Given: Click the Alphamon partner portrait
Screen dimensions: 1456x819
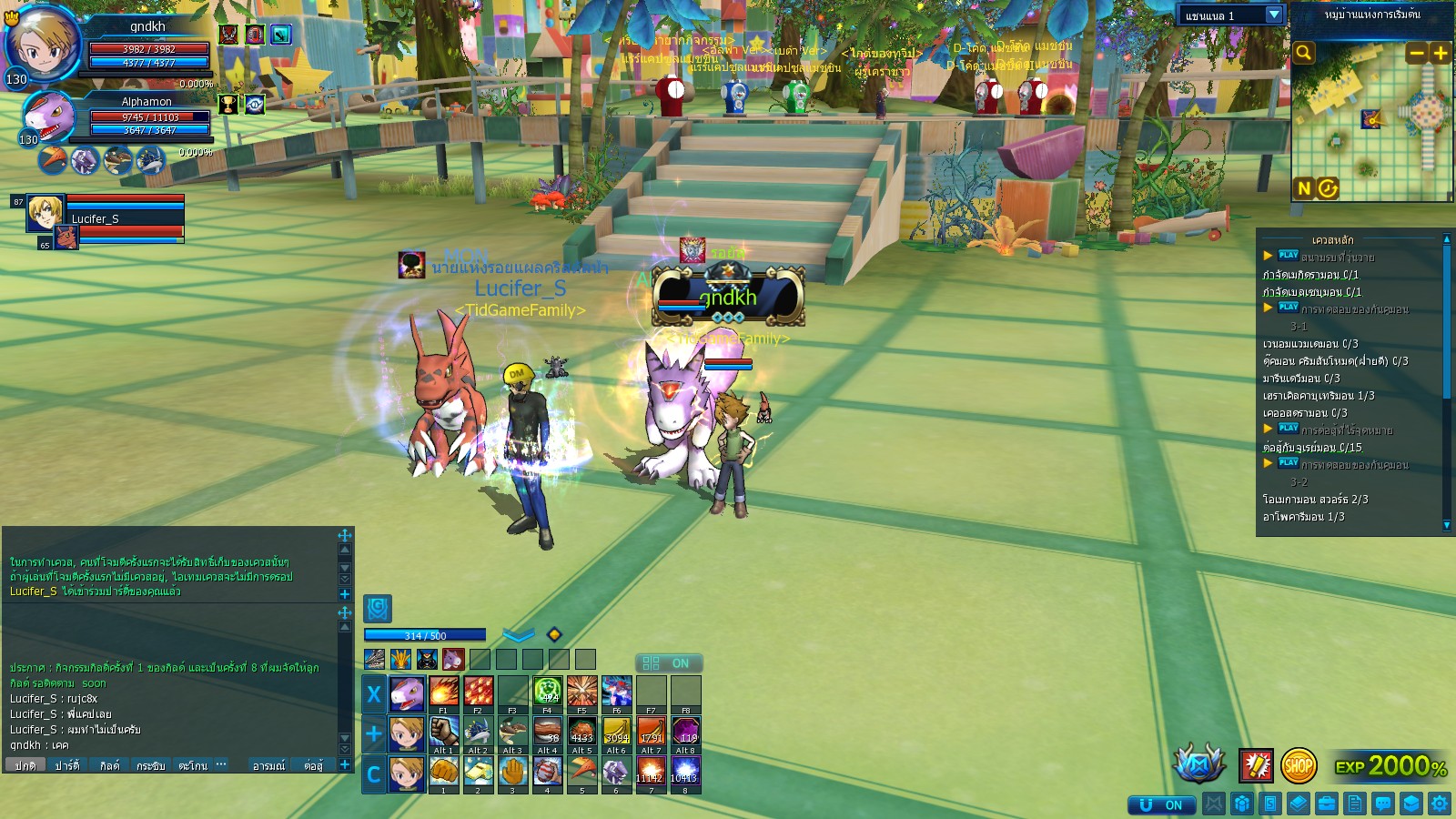Looking at the screenshot, I should pyautogui.click(x=48, y=116).
